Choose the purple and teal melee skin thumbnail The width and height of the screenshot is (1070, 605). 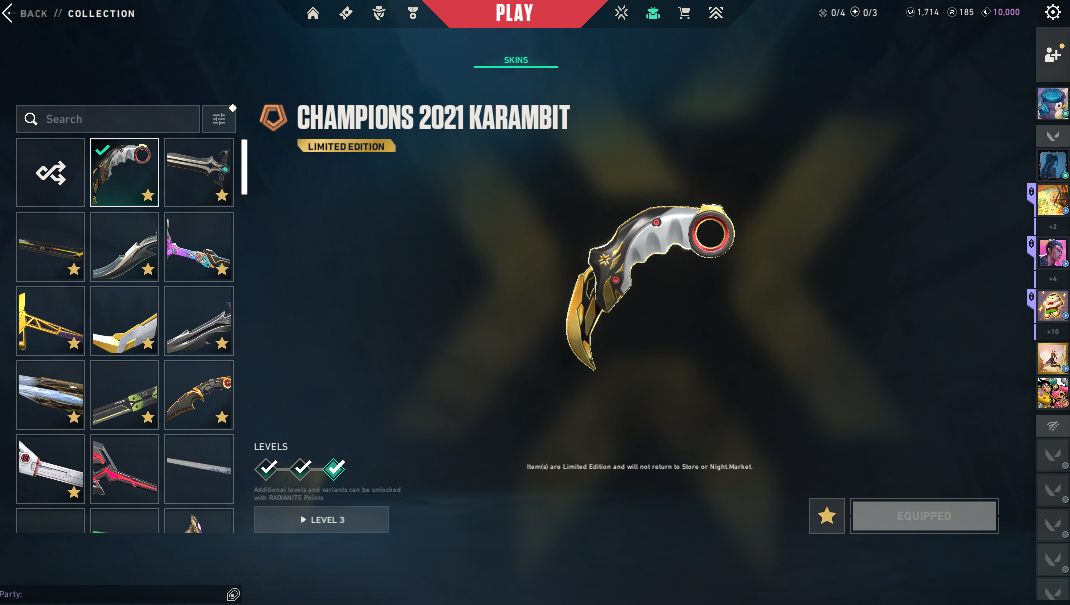point(199,247)
